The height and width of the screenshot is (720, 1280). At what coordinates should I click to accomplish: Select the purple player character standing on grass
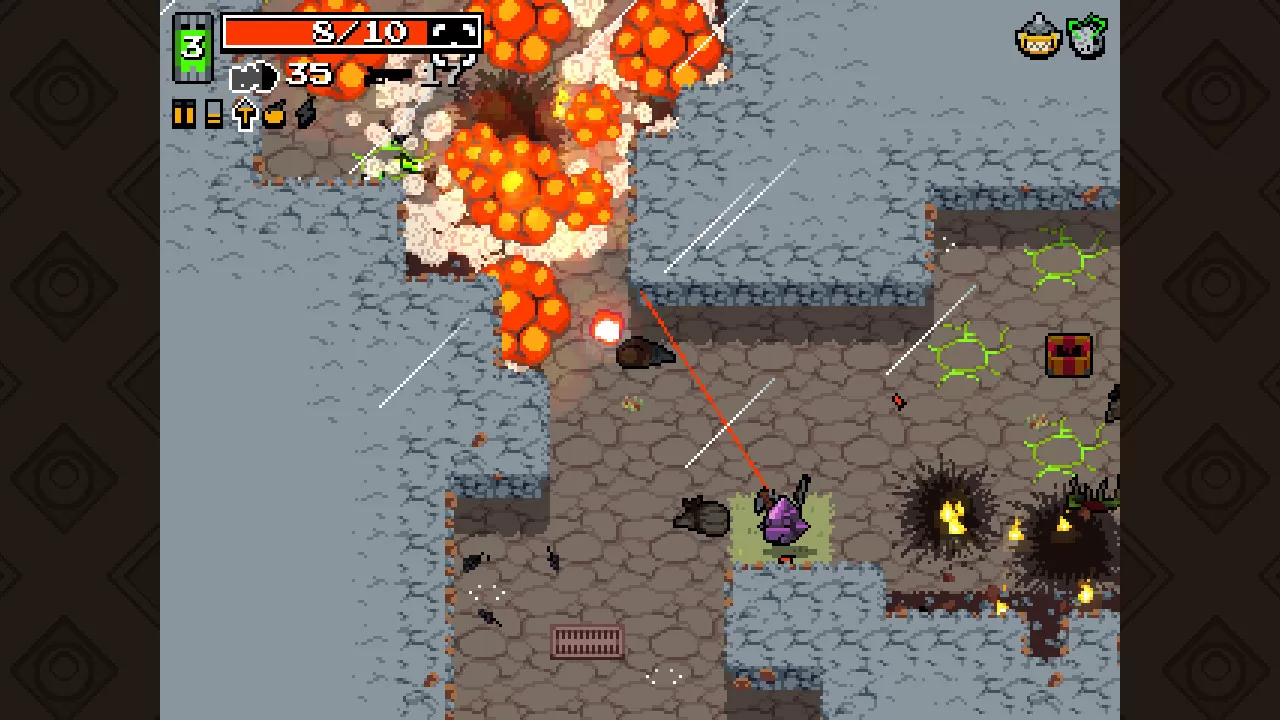pyautogui.click(x=785, y=520)
